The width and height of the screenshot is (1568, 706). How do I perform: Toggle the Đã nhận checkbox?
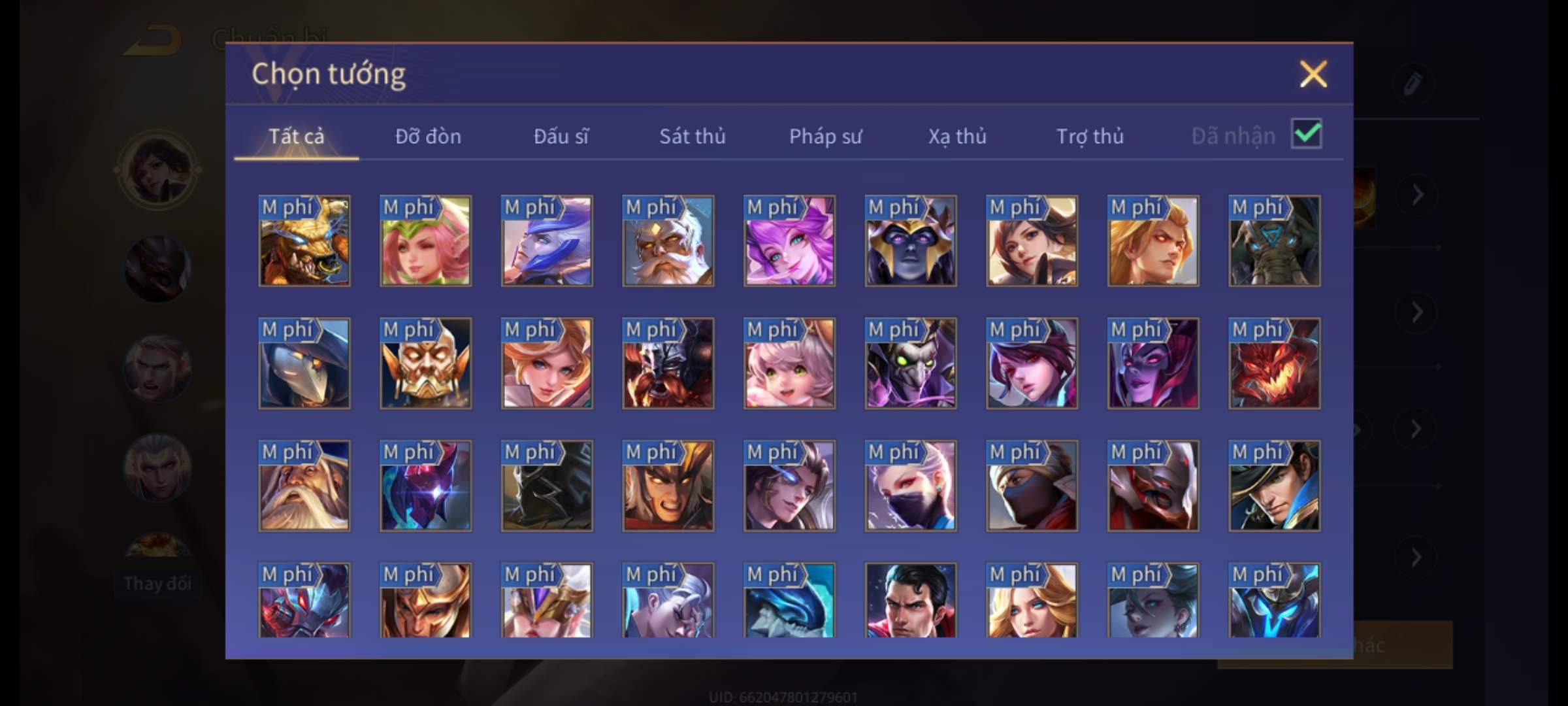click(1306, 134)
